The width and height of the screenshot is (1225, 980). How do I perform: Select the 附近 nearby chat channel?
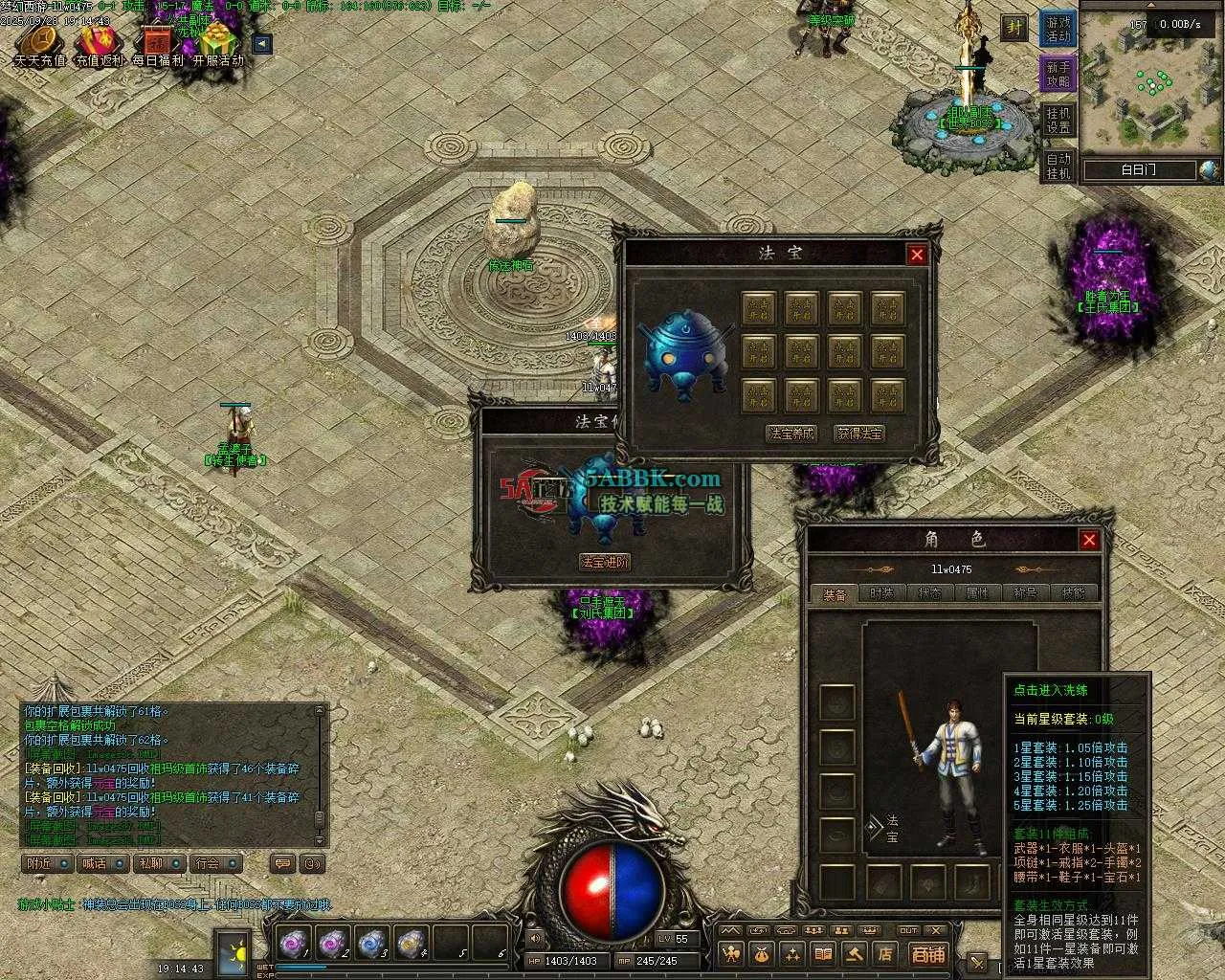tap(47, 863)
